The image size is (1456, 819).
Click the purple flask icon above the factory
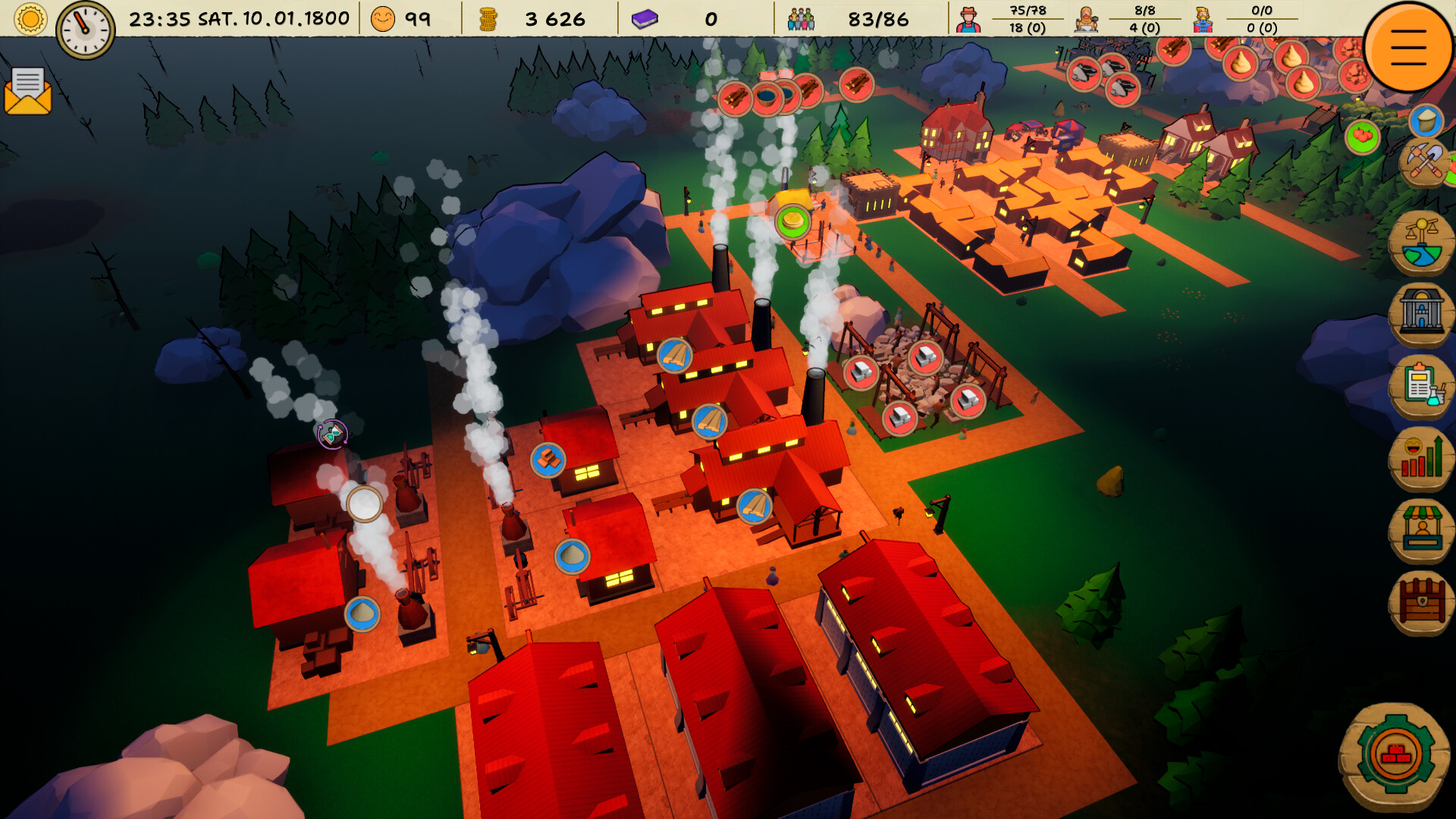point(332,435)
